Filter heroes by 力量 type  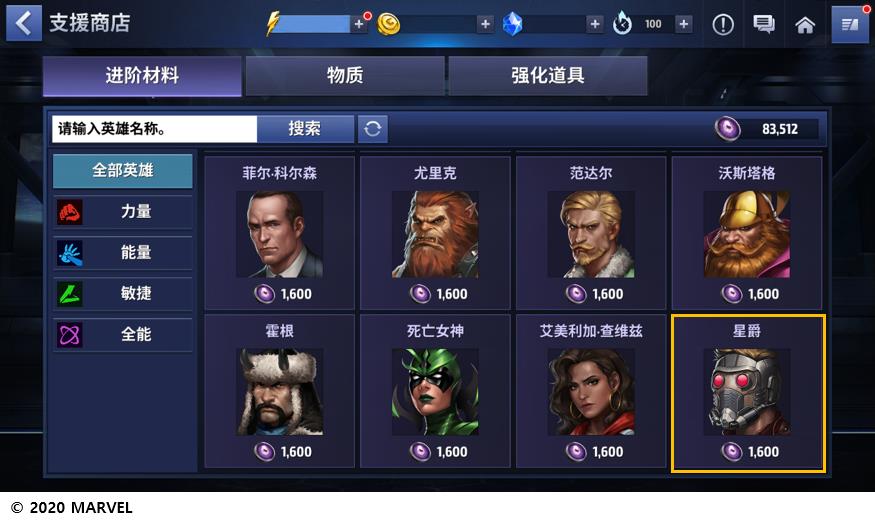tap(123, 212)
